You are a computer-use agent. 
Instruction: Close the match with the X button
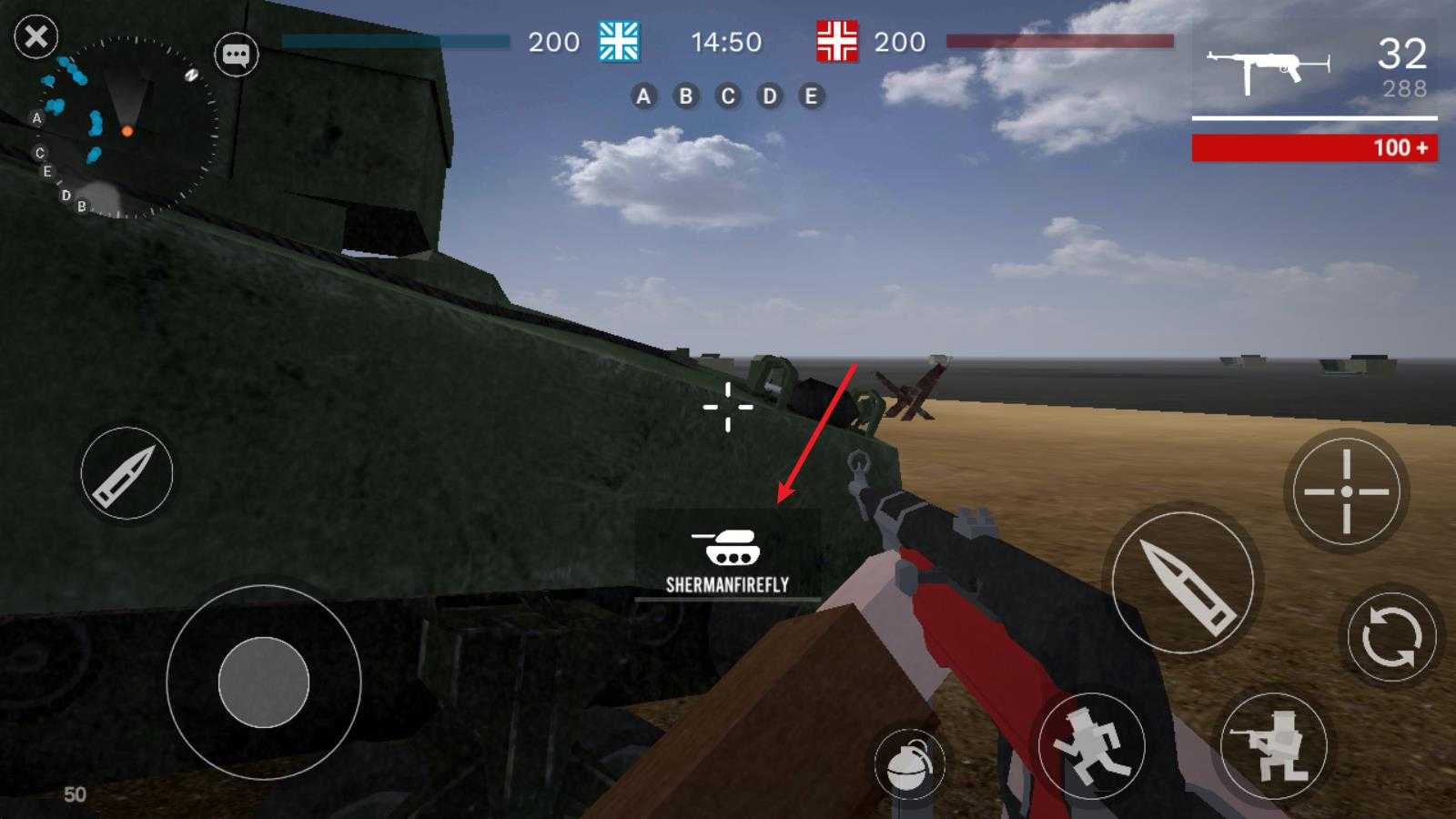[x=36, y=37]
